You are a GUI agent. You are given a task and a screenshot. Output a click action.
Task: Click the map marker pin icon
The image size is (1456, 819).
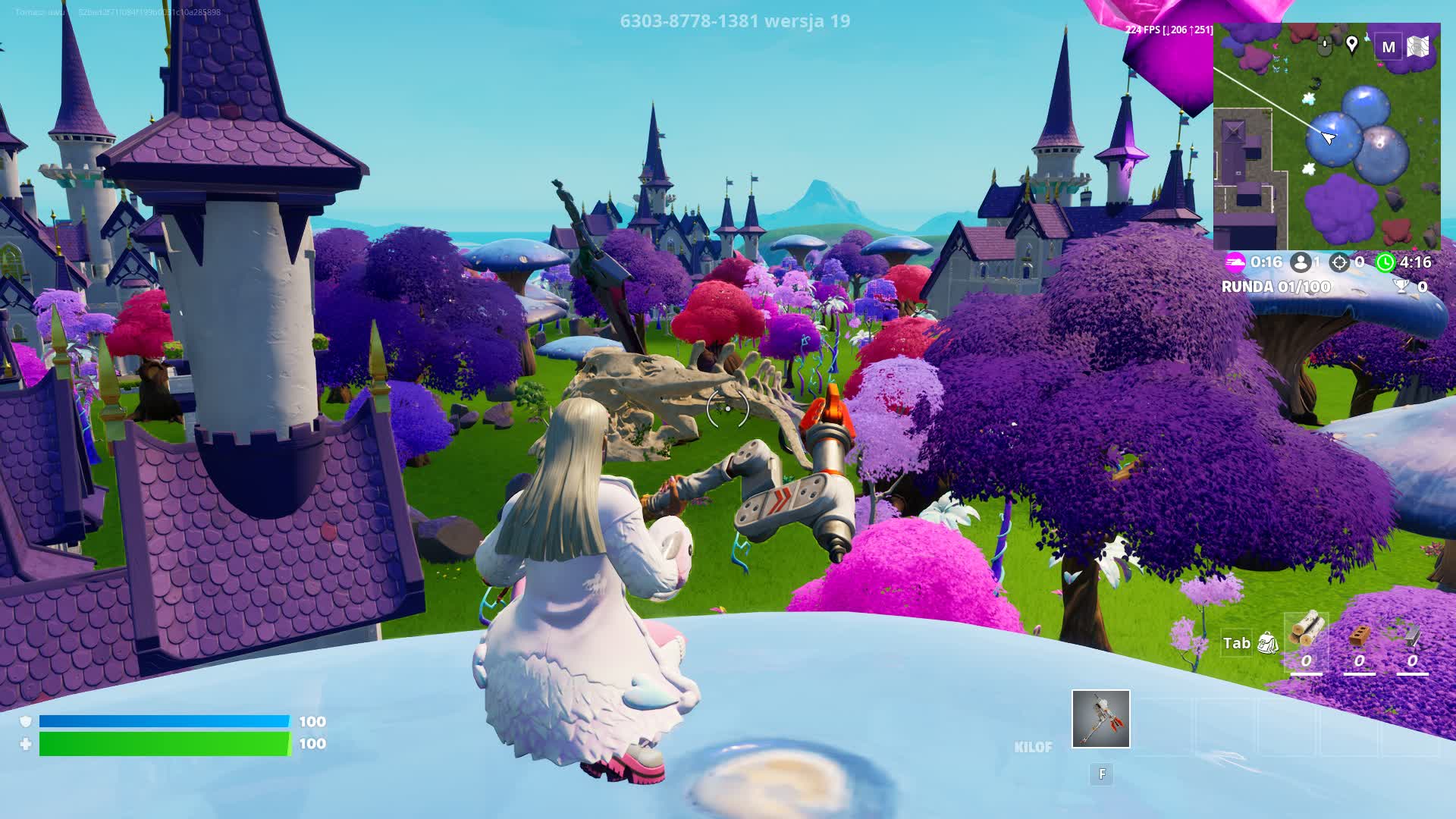1351,45
